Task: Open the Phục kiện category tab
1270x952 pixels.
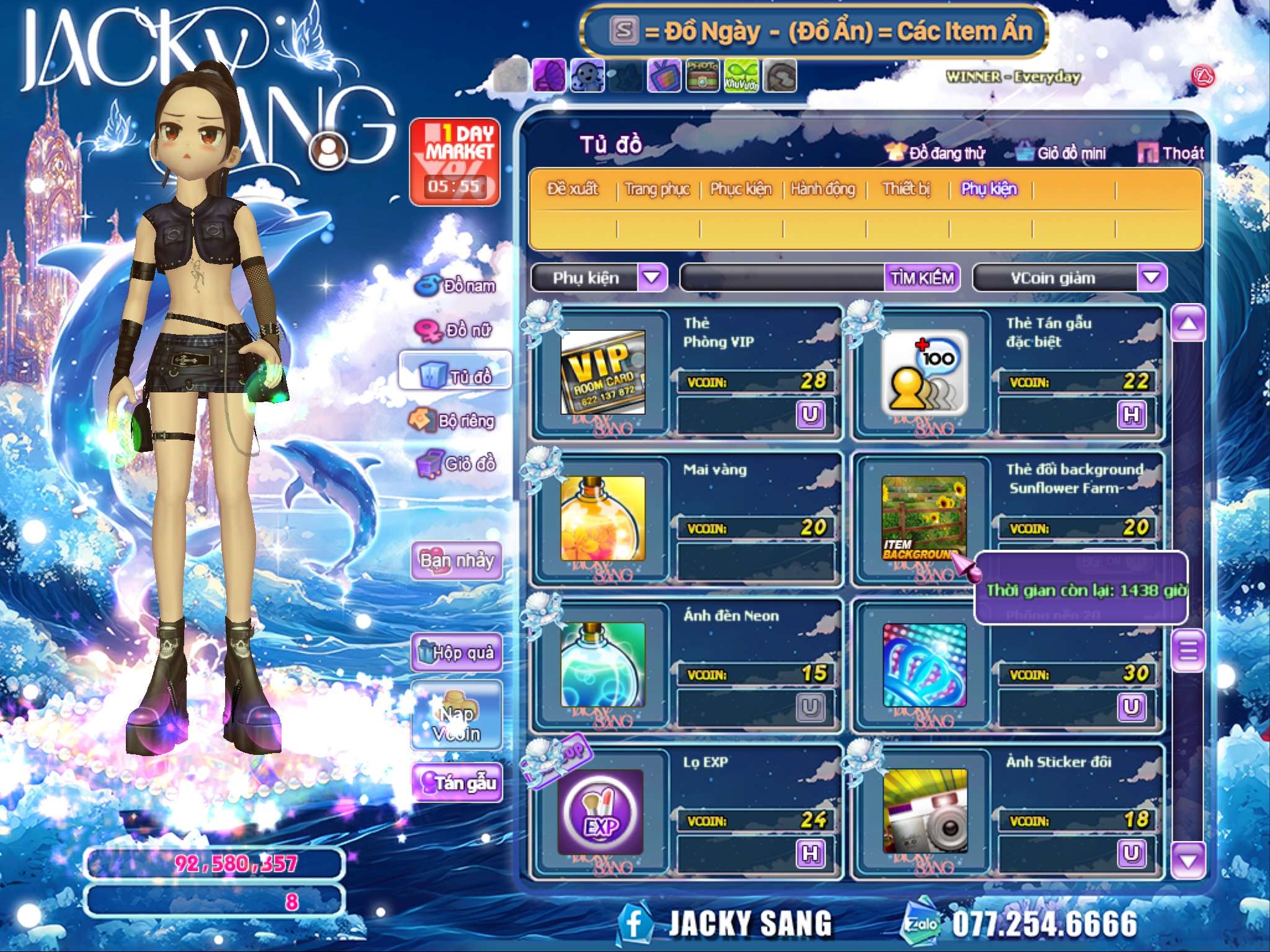Action: tap(740, 188)
